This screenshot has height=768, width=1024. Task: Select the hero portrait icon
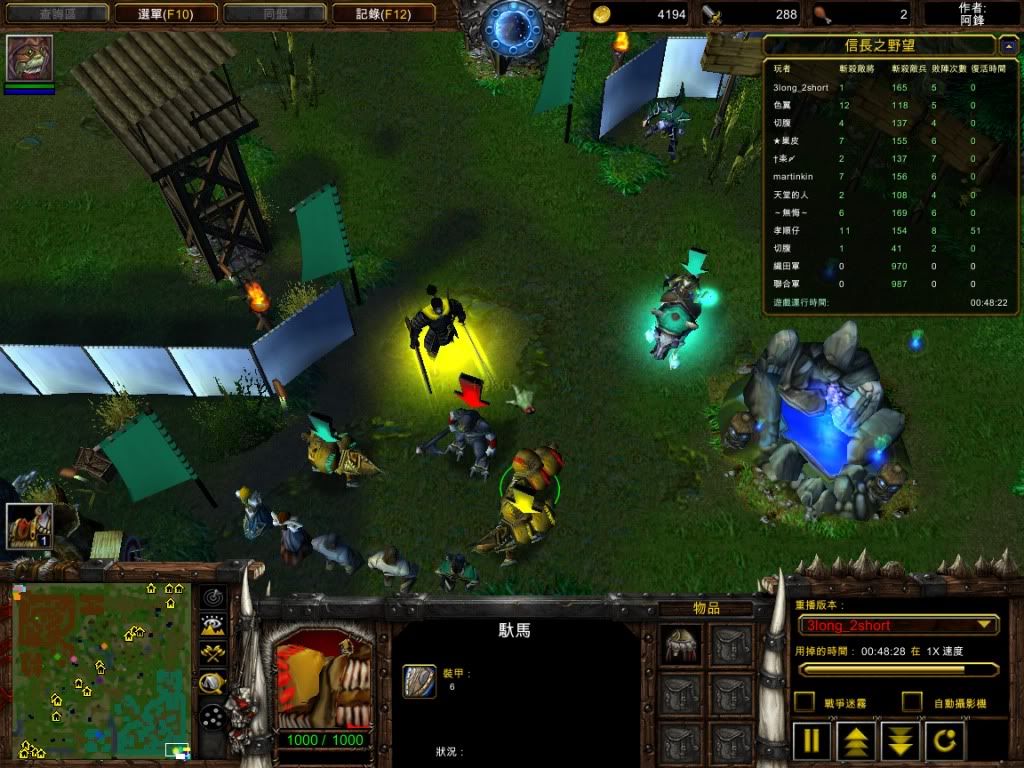pos(29,58)
